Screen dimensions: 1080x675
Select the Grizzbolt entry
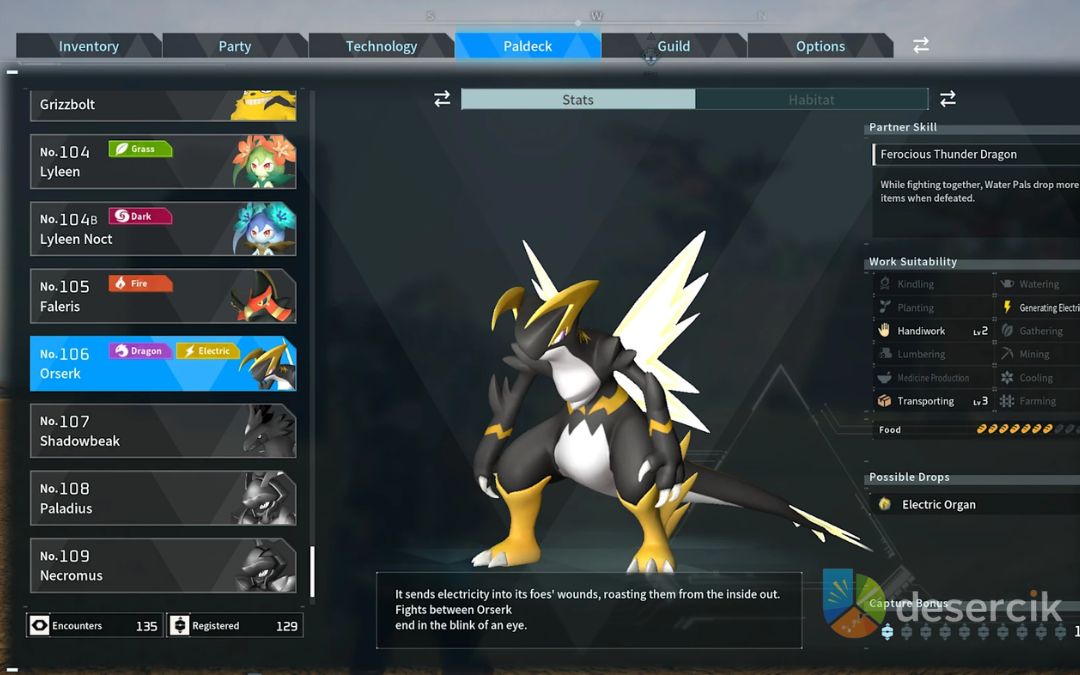tap(163, 105)
